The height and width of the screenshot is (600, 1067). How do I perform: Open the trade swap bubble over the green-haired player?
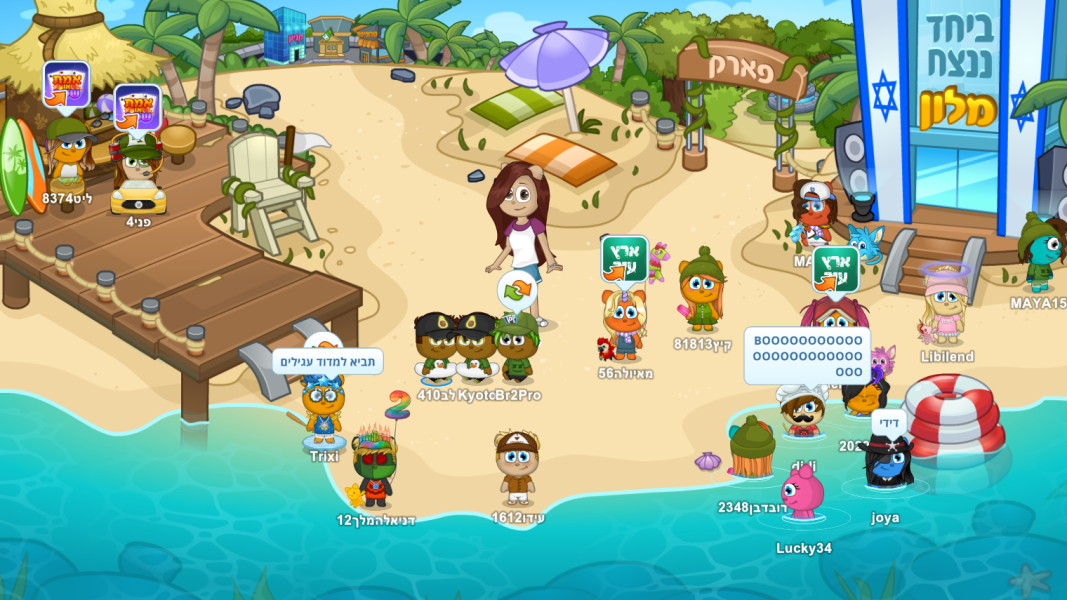pos(517,290)
